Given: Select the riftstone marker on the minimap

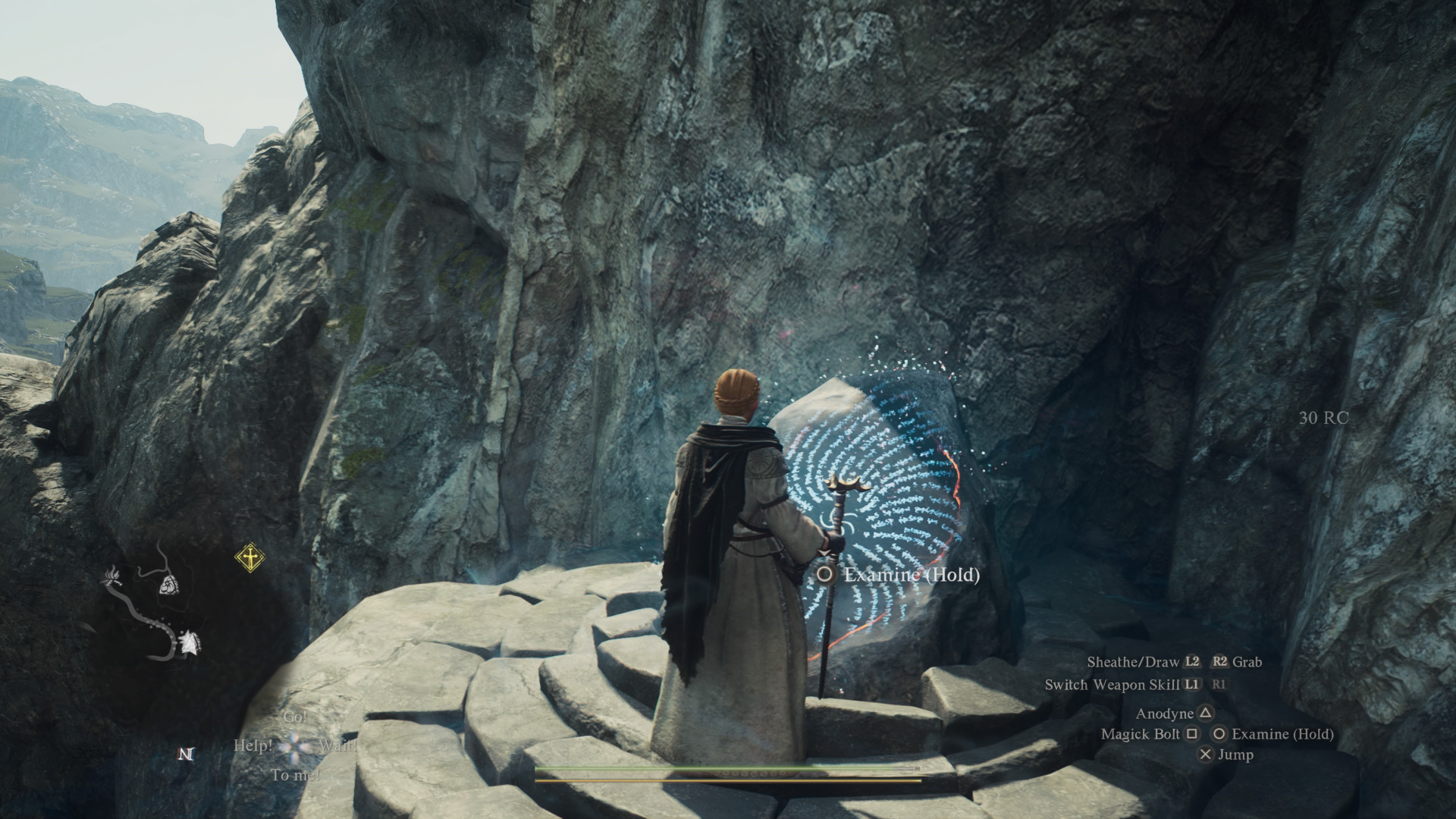Looking at the screenshot, I should coord(168,584).
